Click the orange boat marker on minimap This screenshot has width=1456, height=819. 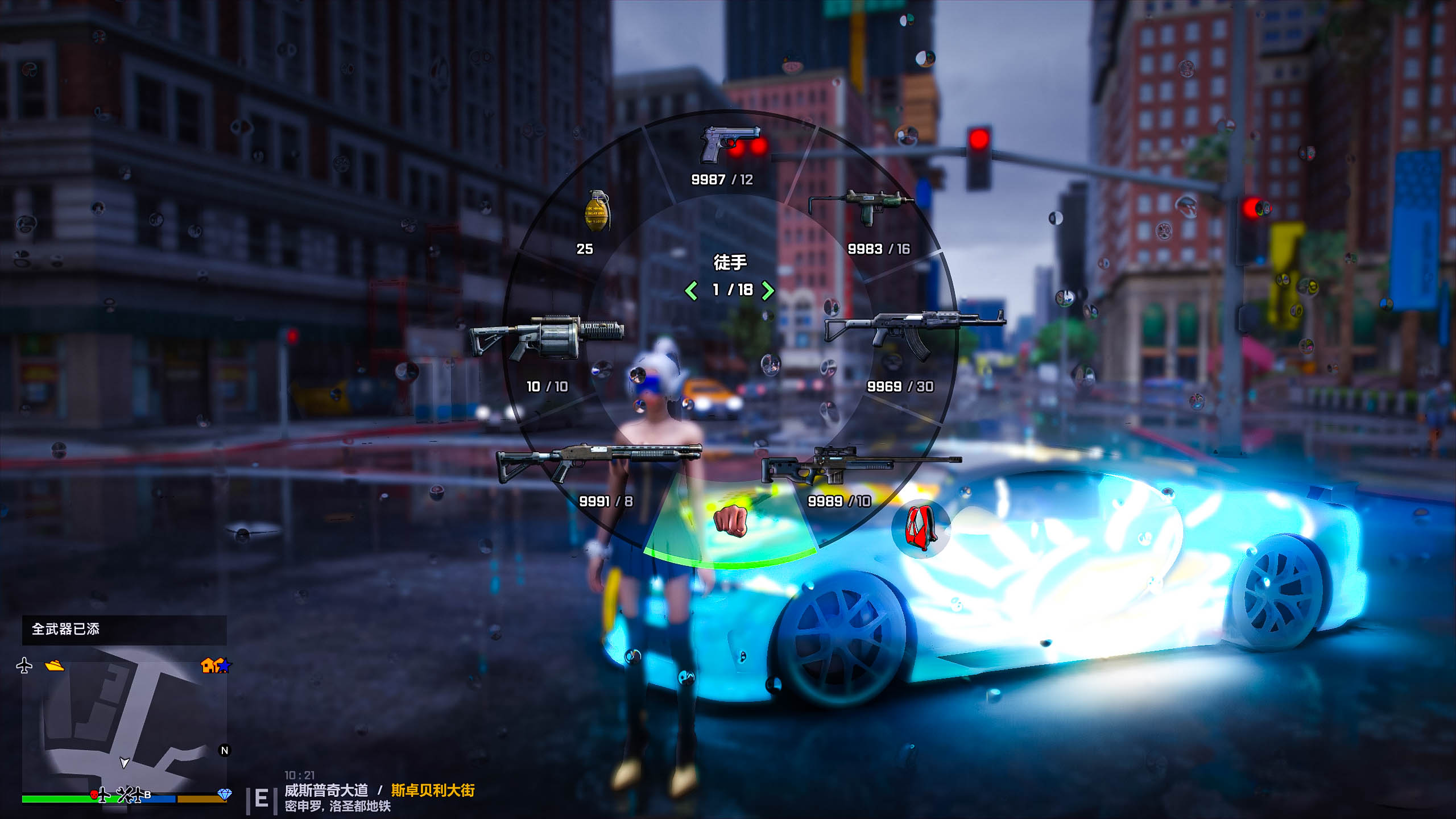(x=55, y=665)
